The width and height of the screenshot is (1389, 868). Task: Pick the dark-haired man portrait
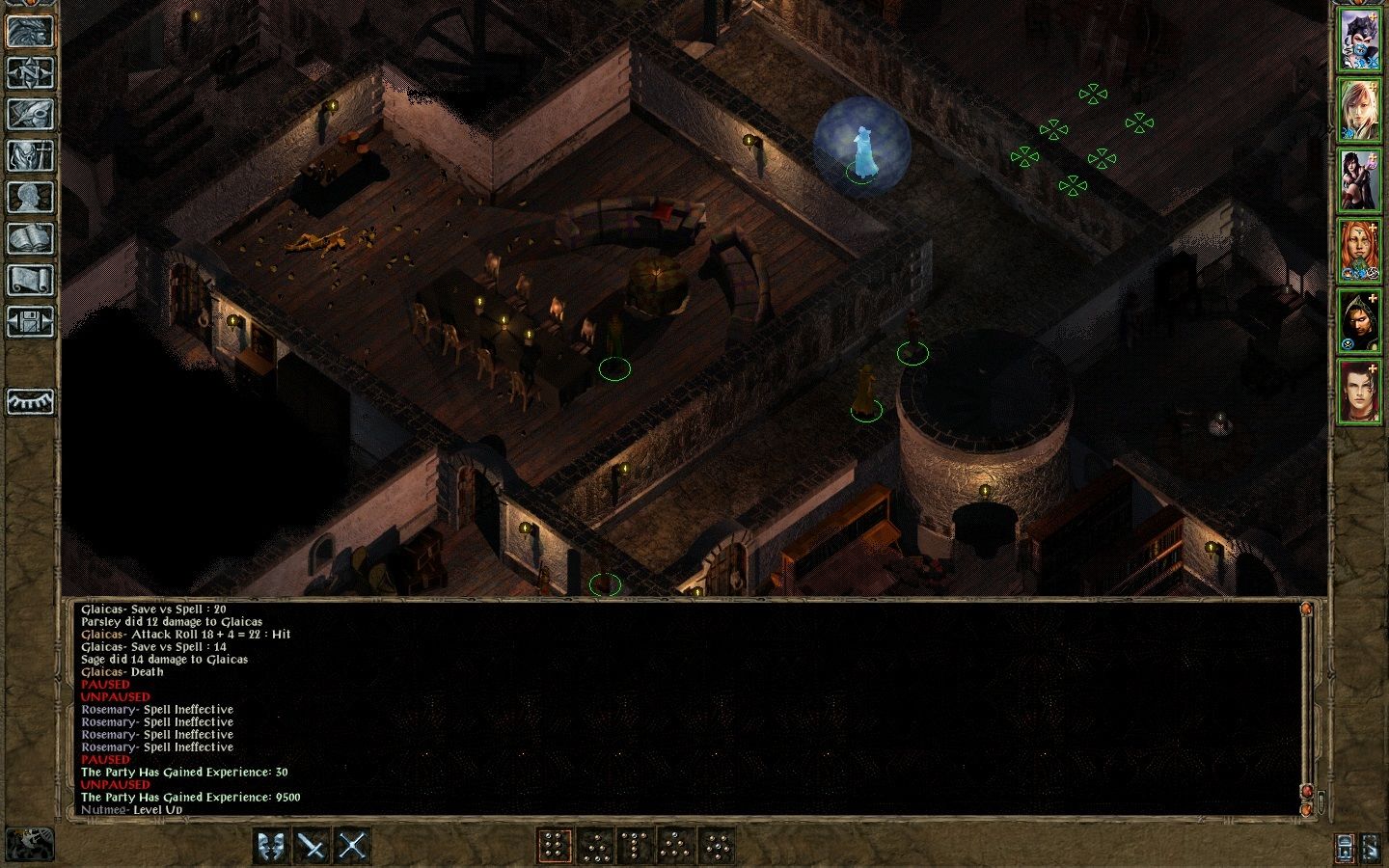[x=1358, y=393]
